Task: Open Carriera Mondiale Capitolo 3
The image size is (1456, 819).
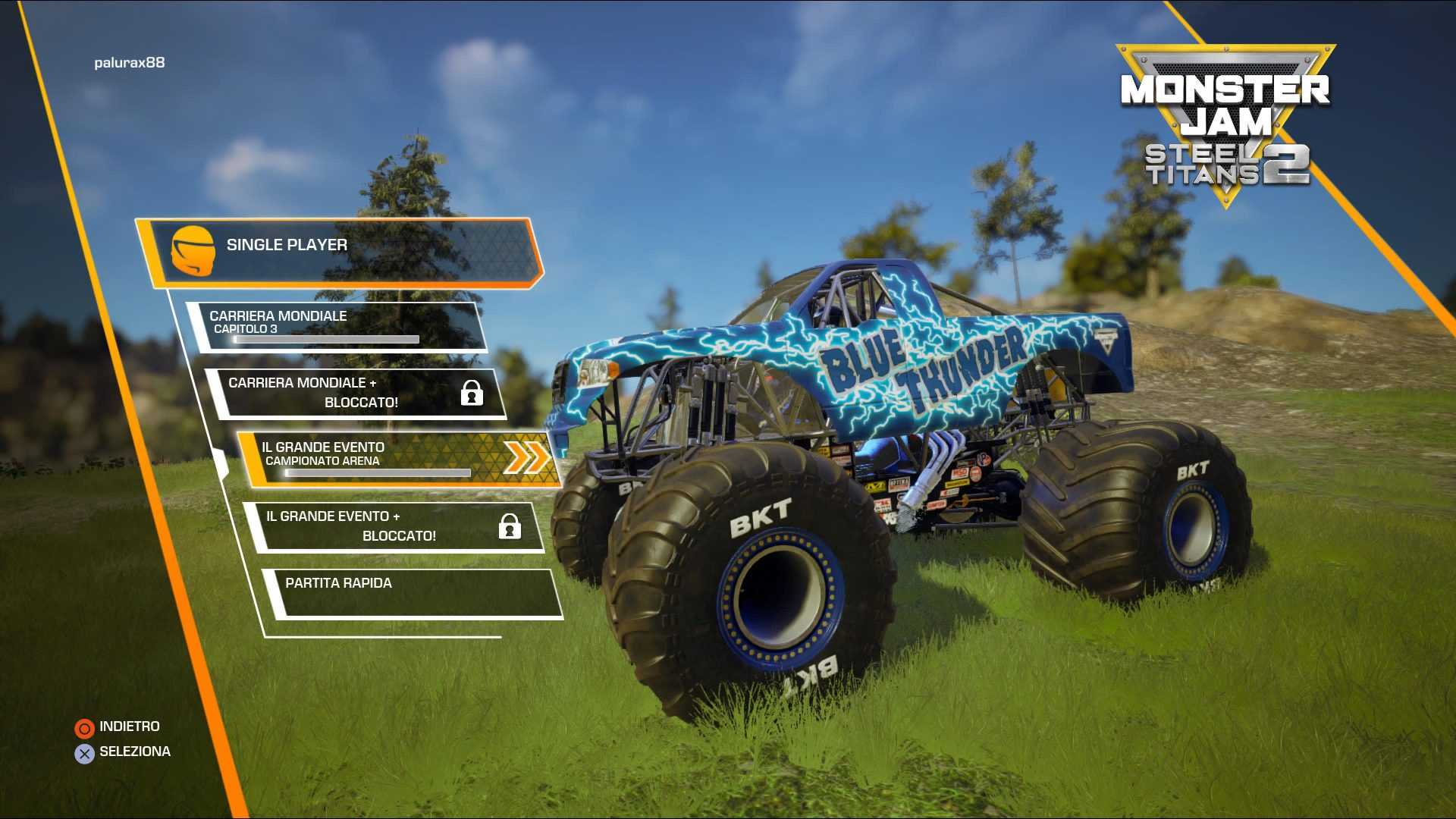Action: pos(337,327)
